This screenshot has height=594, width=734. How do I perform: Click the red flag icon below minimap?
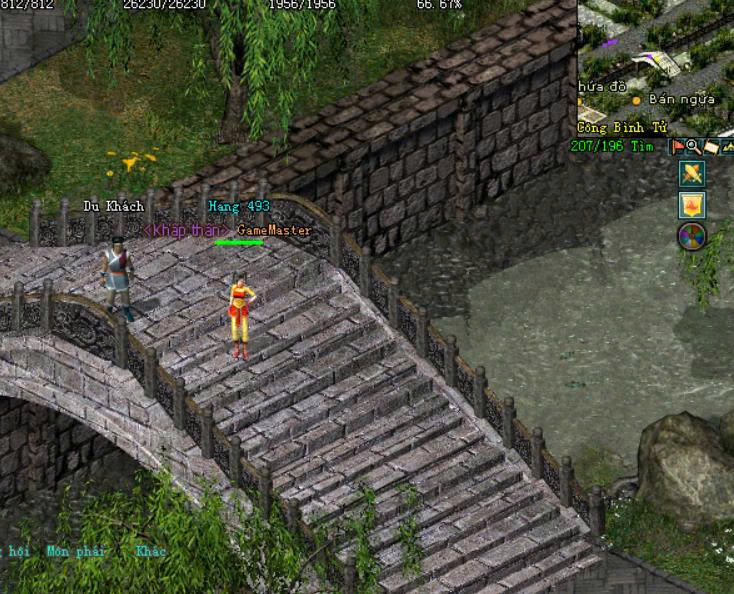(x=677, y=147)
